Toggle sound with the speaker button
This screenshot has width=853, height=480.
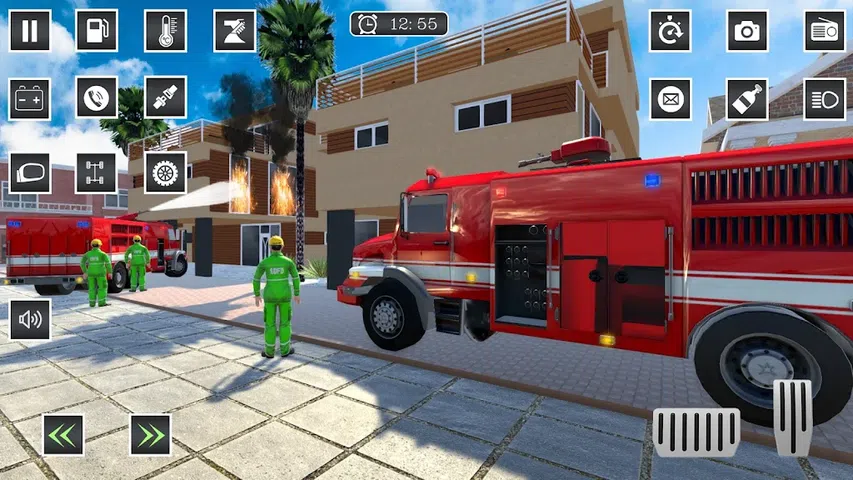point(30,320)
